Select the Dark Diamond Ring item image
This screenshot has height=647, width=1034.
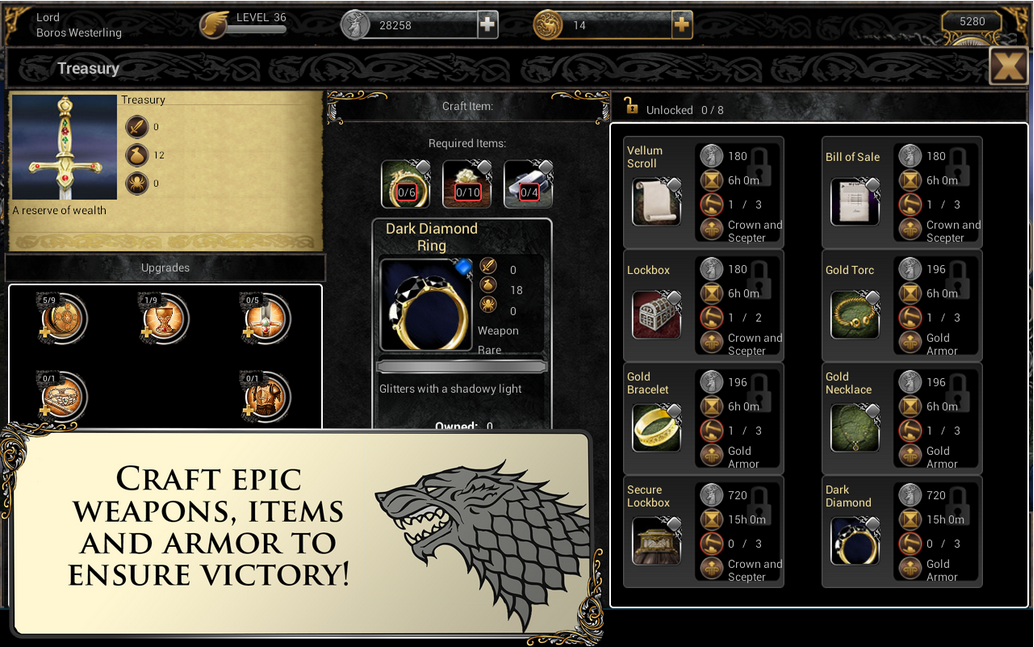pyautogui.click(x=426, y=305)
